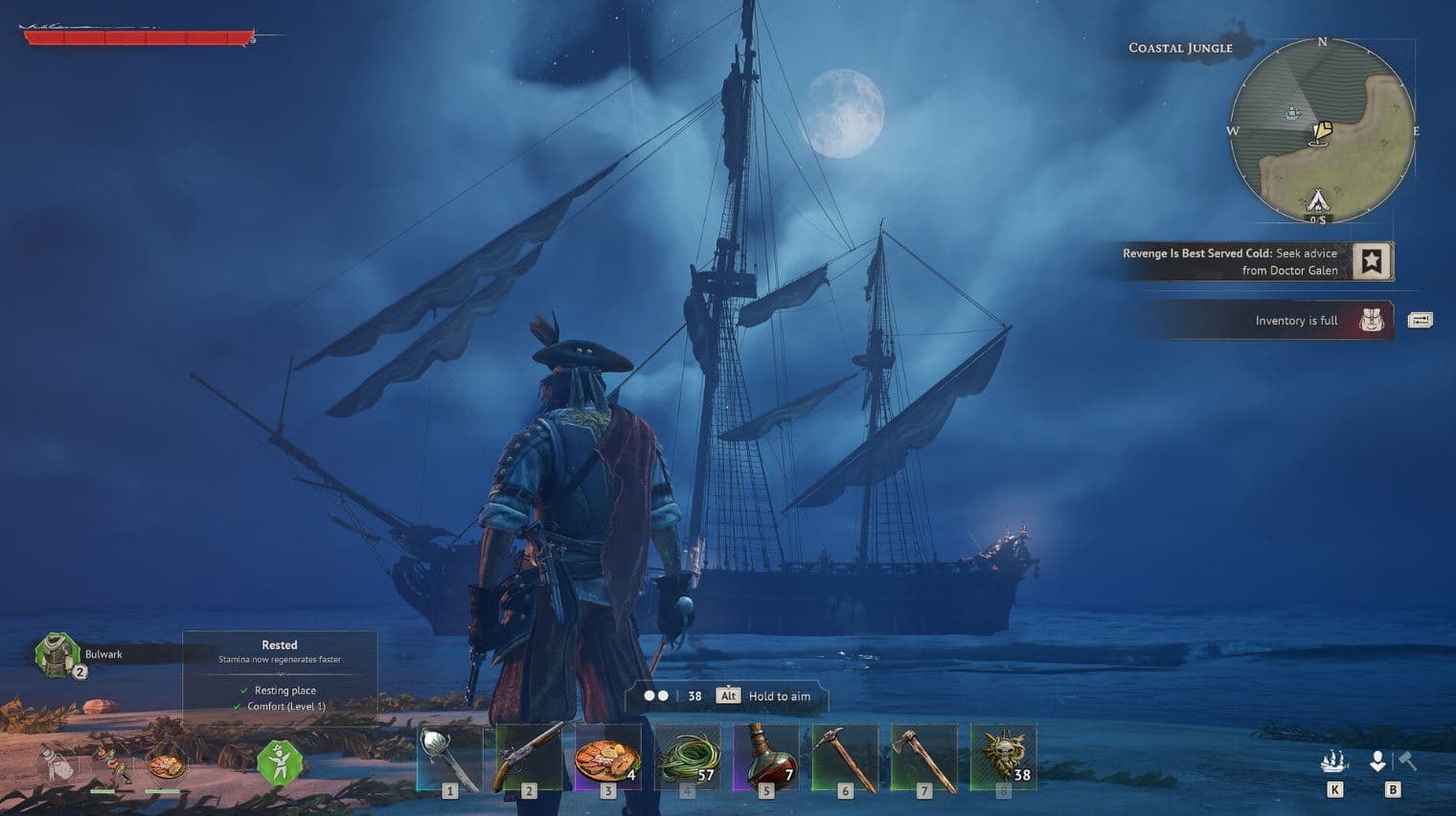Open the backpack from inventory full notice
This screenshot has height=816, width=1456.
point(1372,321)
